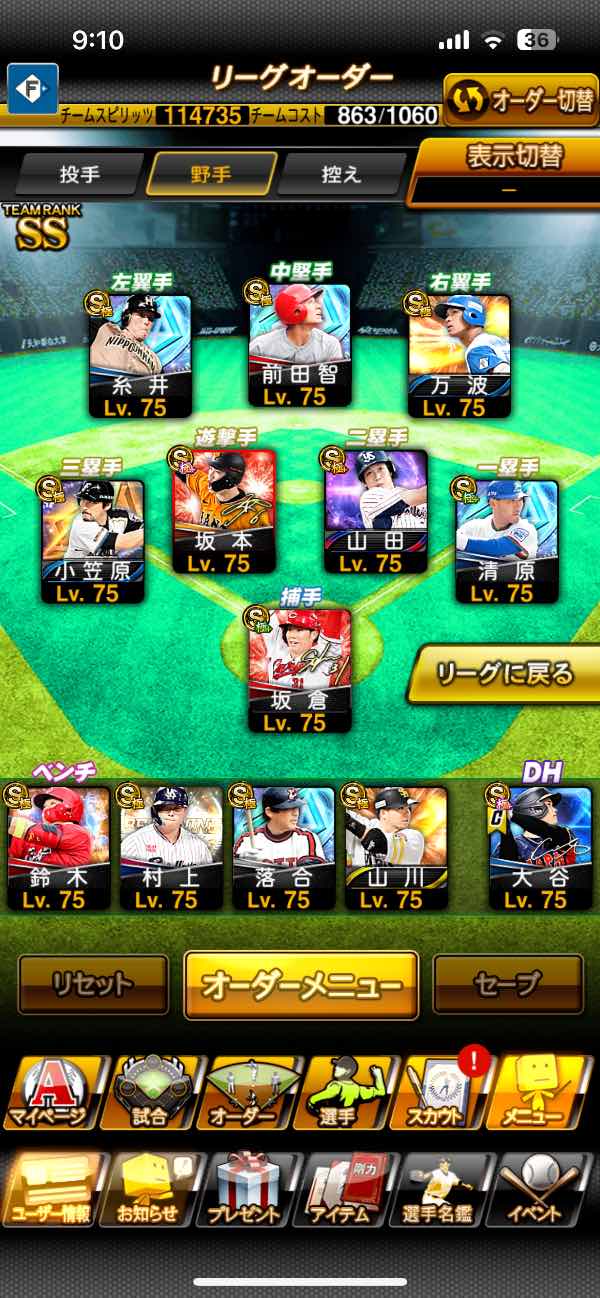Choose center fielder 前田智 card

click(x=300, y=345)
